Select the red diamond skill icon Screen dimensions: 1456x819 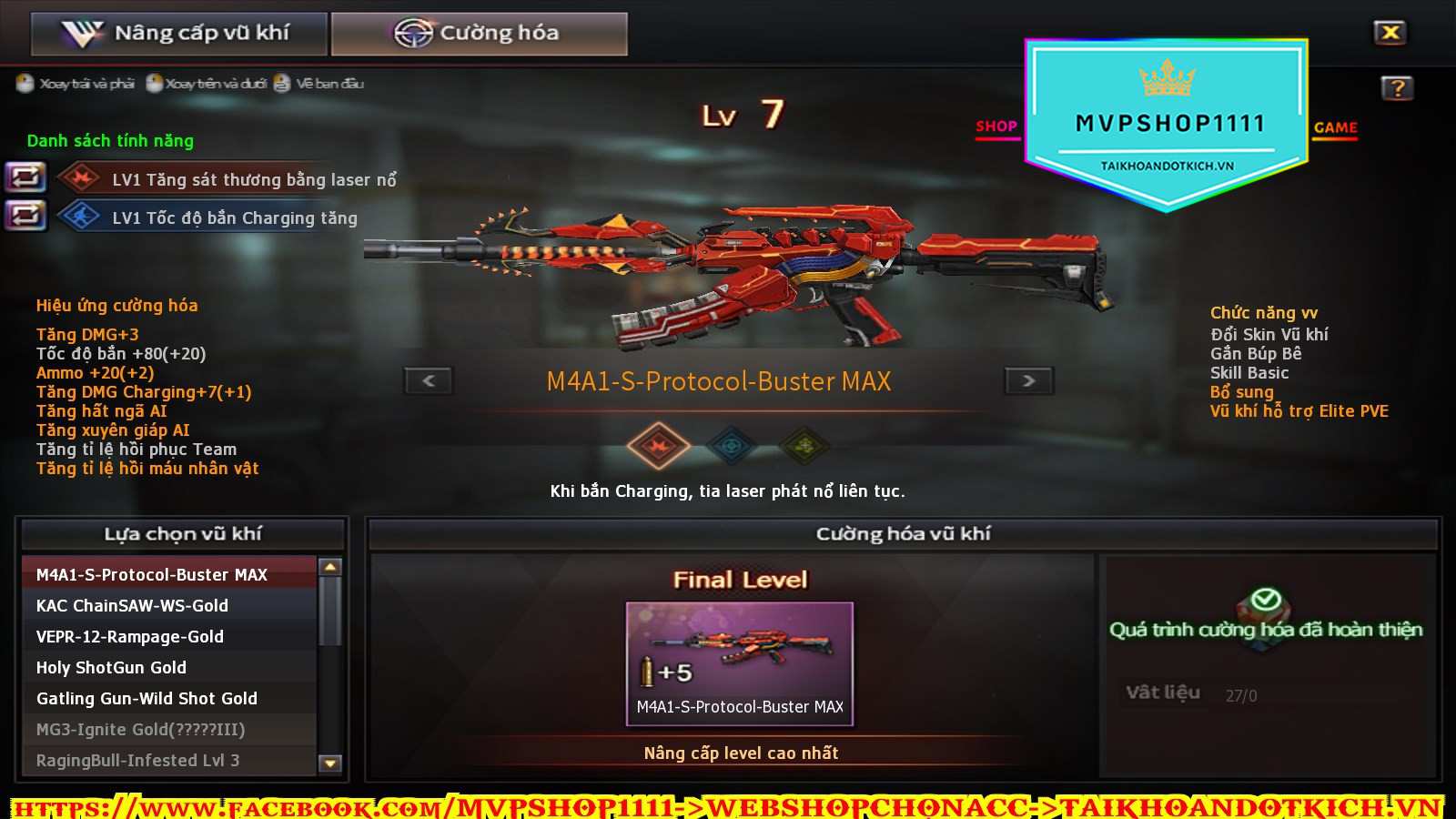pyautogui.click(x=657, y=446)
